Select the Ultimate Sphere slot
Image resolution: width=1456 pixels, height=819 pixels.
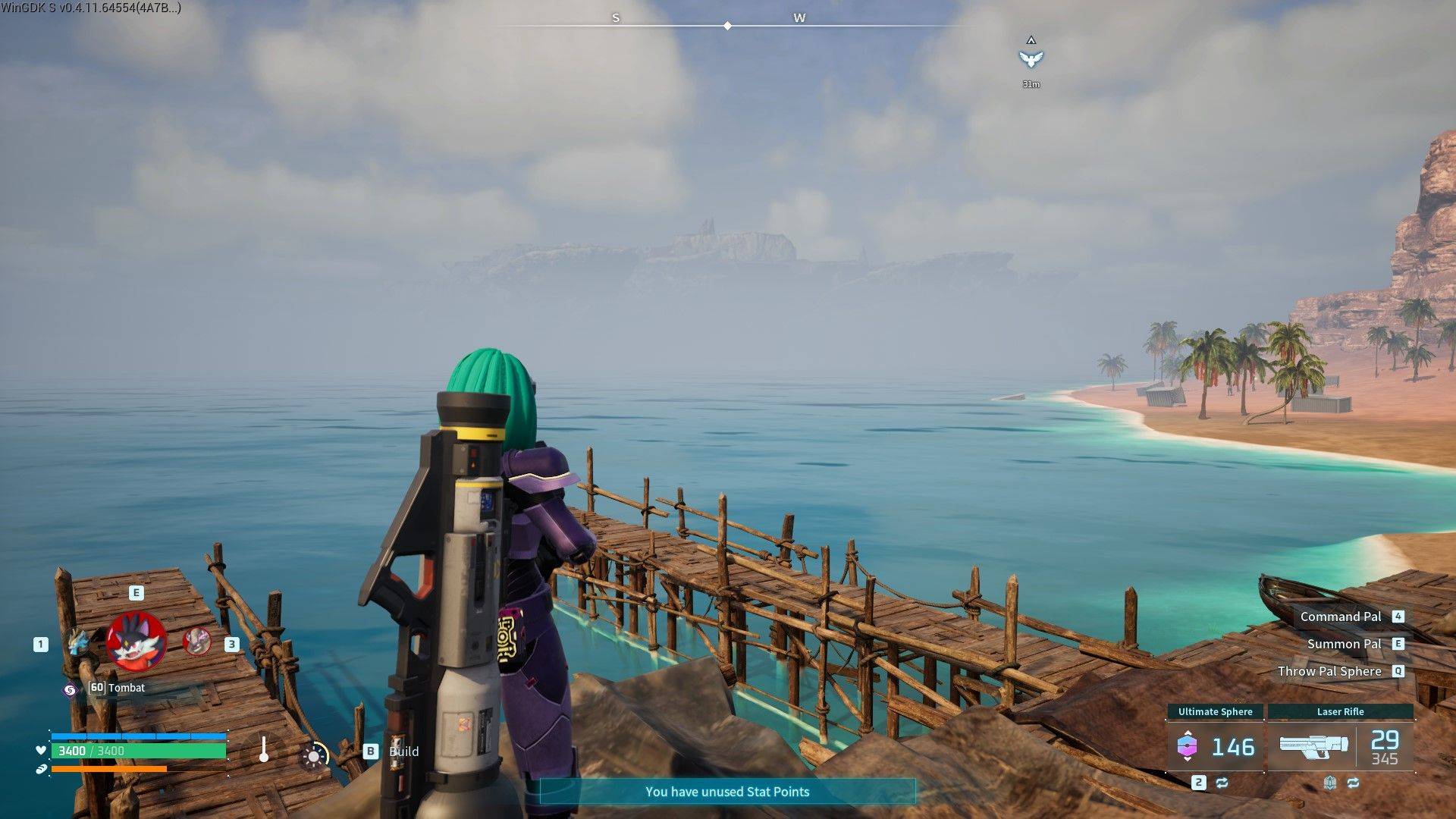(1215, 746)
